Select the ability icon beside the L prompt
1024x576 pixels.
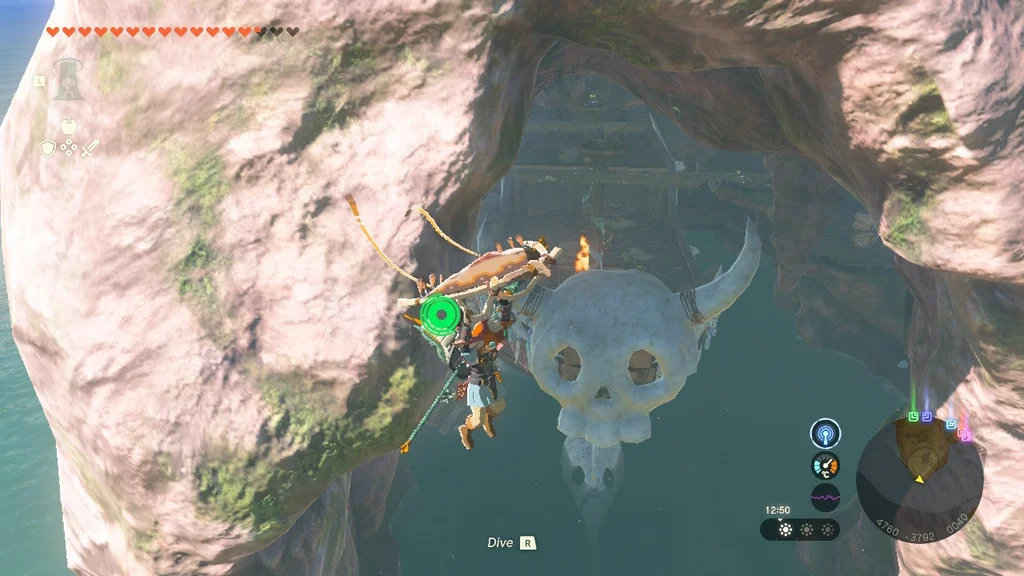[x=67, y=80]
